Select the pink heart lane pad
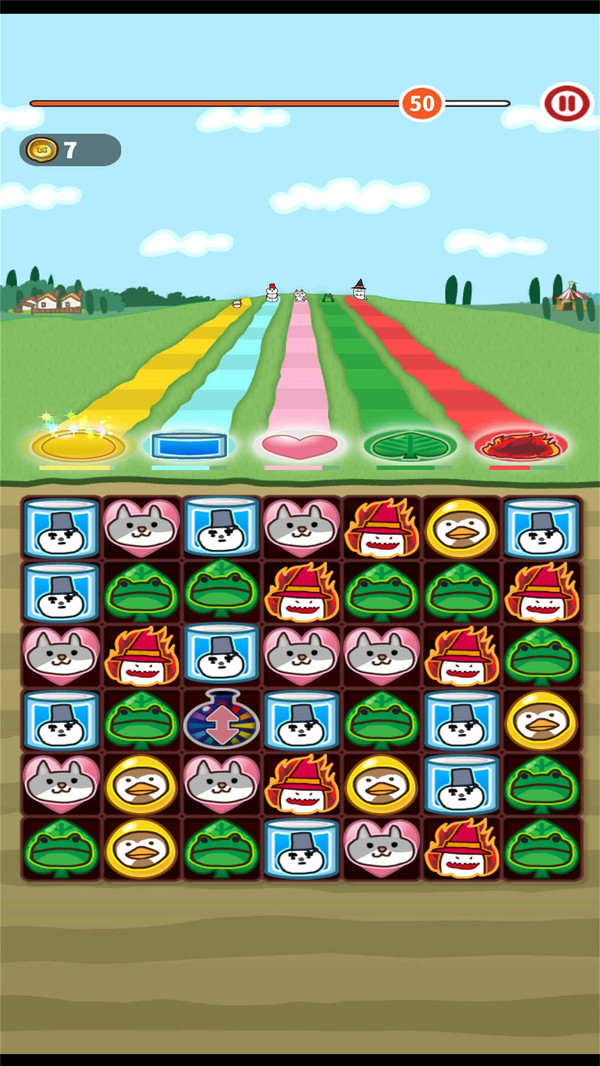This screenshot has width=600, height=1066. (299, 444)
